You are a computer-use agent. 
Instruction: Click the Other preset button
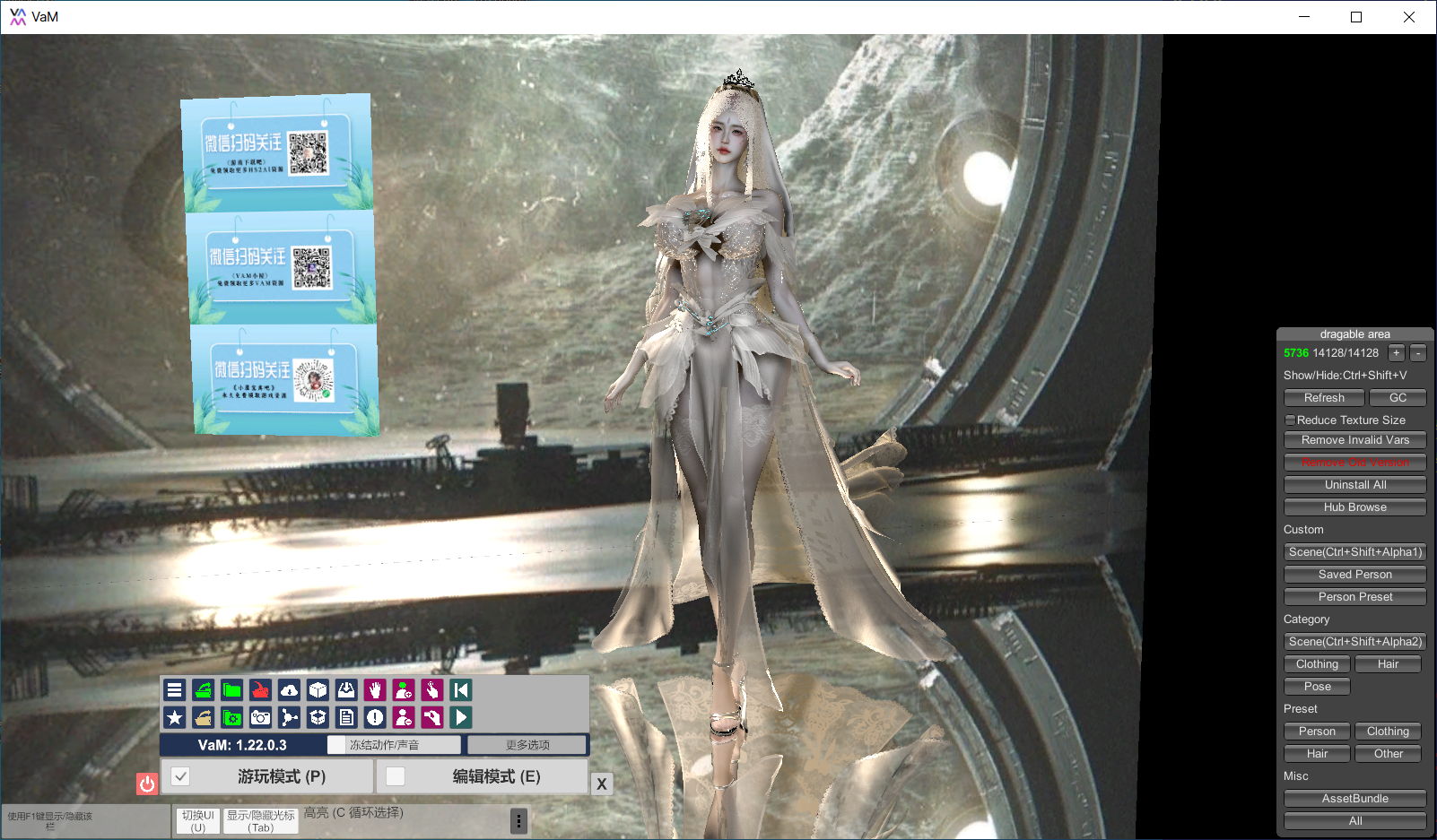pyautogui.click(x=1388, y=754)
